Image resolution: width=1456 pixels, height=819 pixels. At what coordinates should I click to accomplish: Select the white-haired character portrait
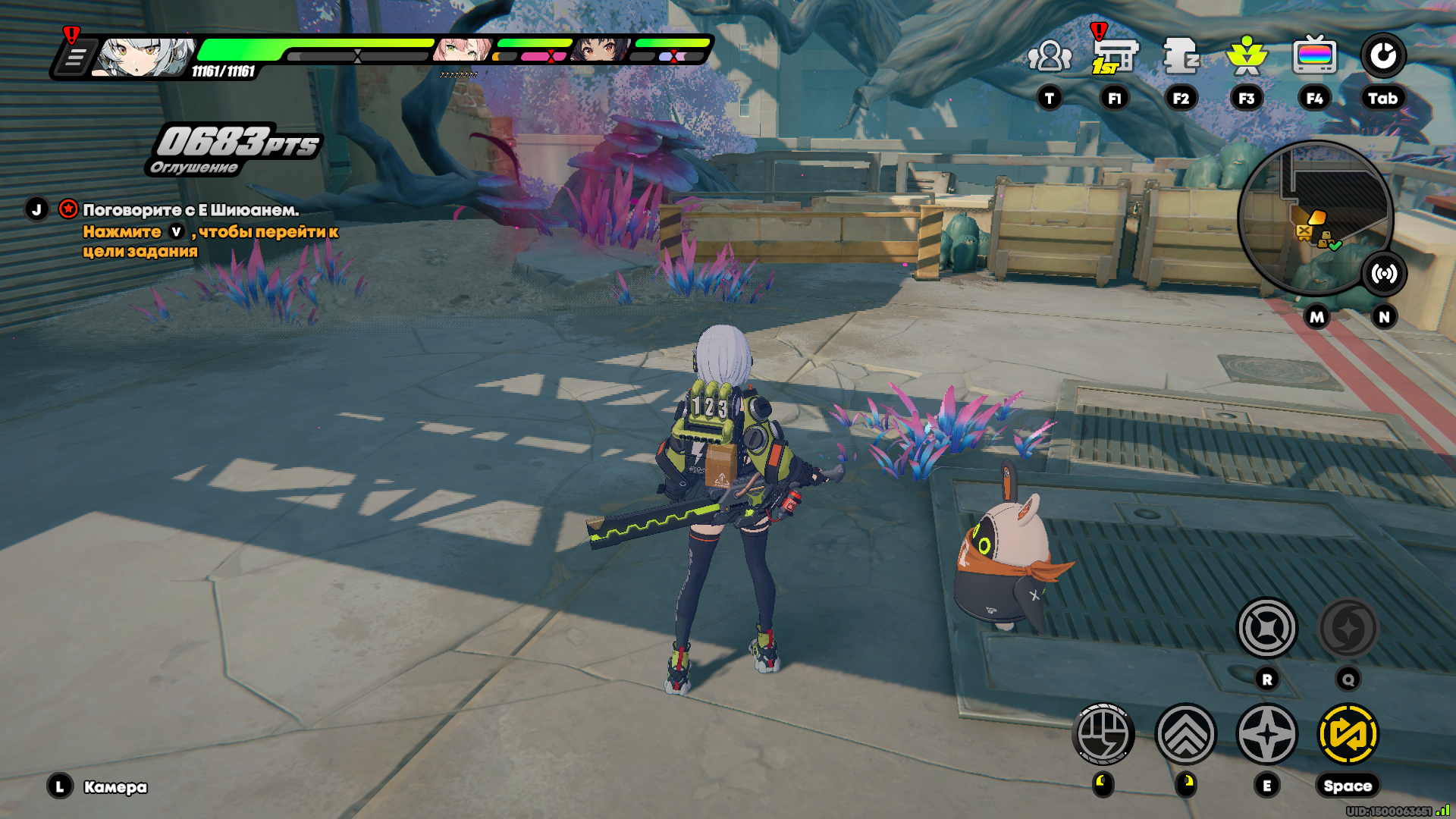point(143,58)
